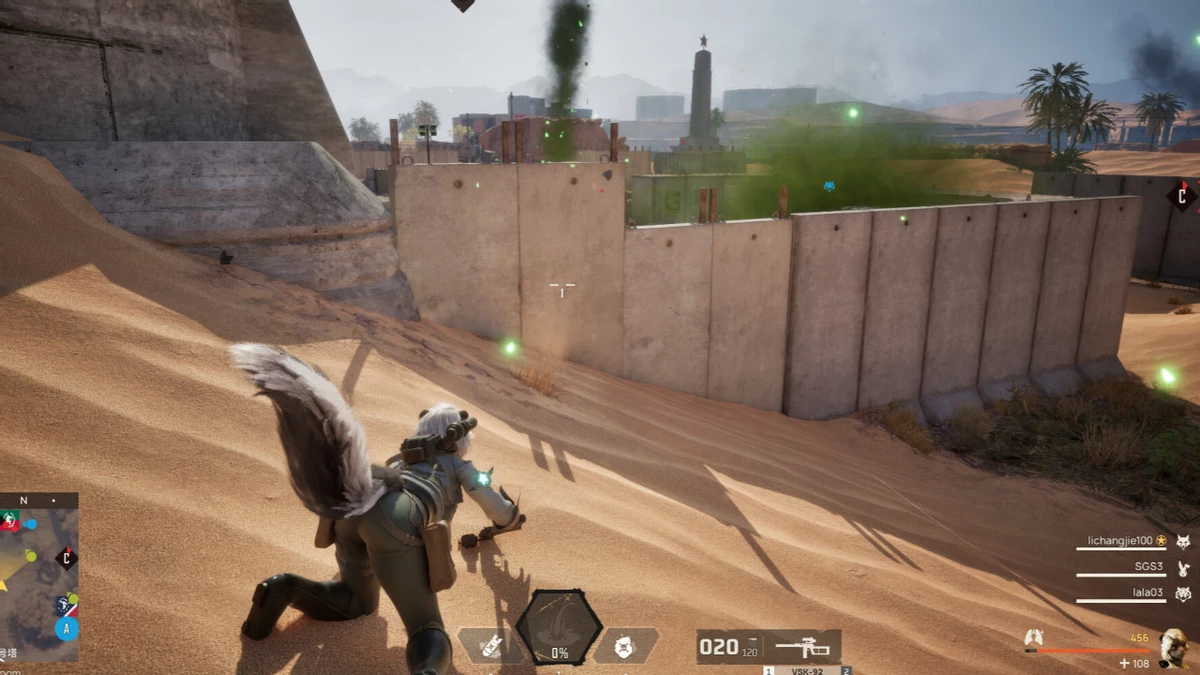Select teammate lala03 in squad list
Viewport: 1200px width, 675px height.
[x=1145, y=593]
